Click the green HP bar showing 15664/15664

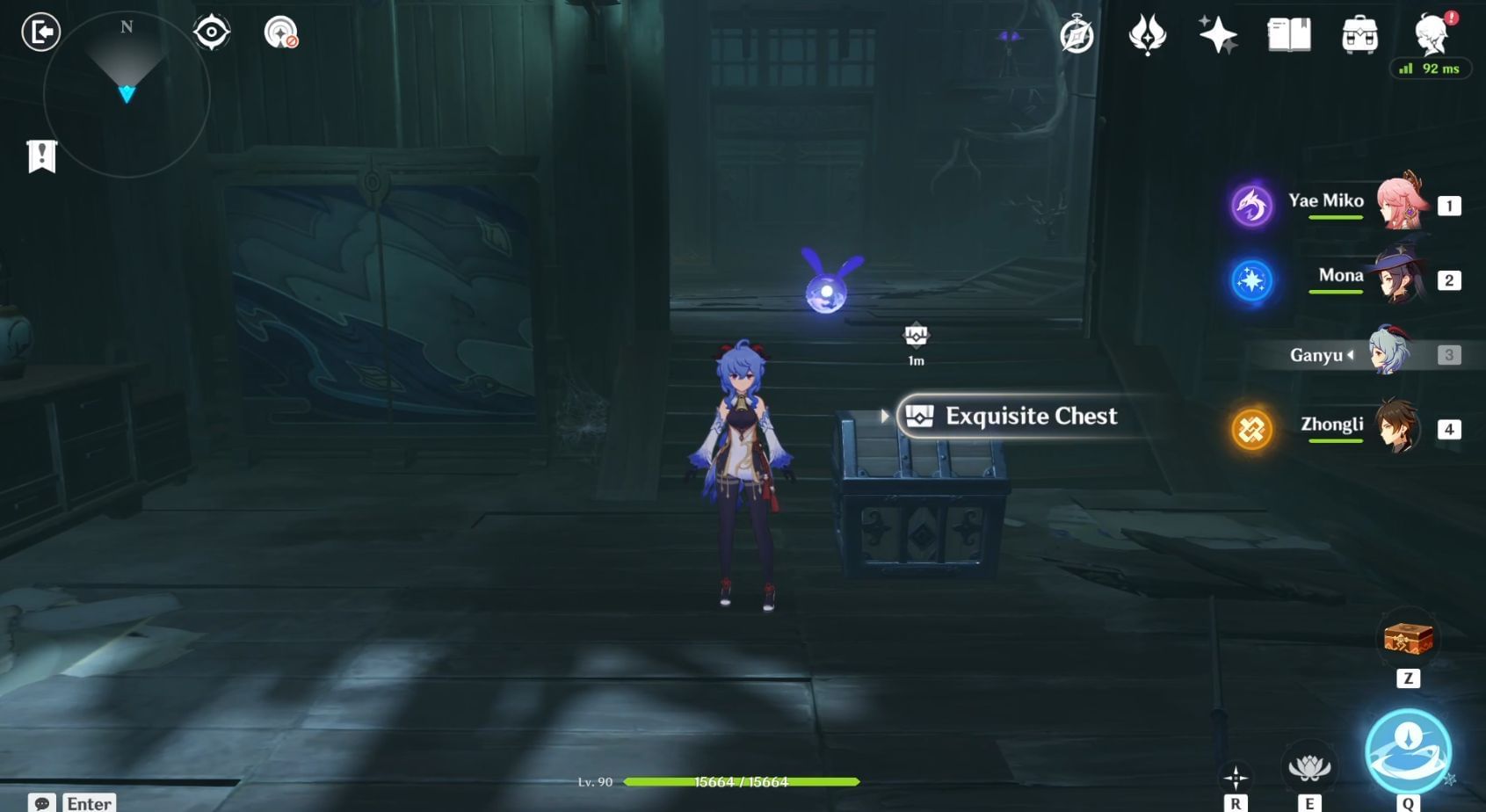click(741, 781)
